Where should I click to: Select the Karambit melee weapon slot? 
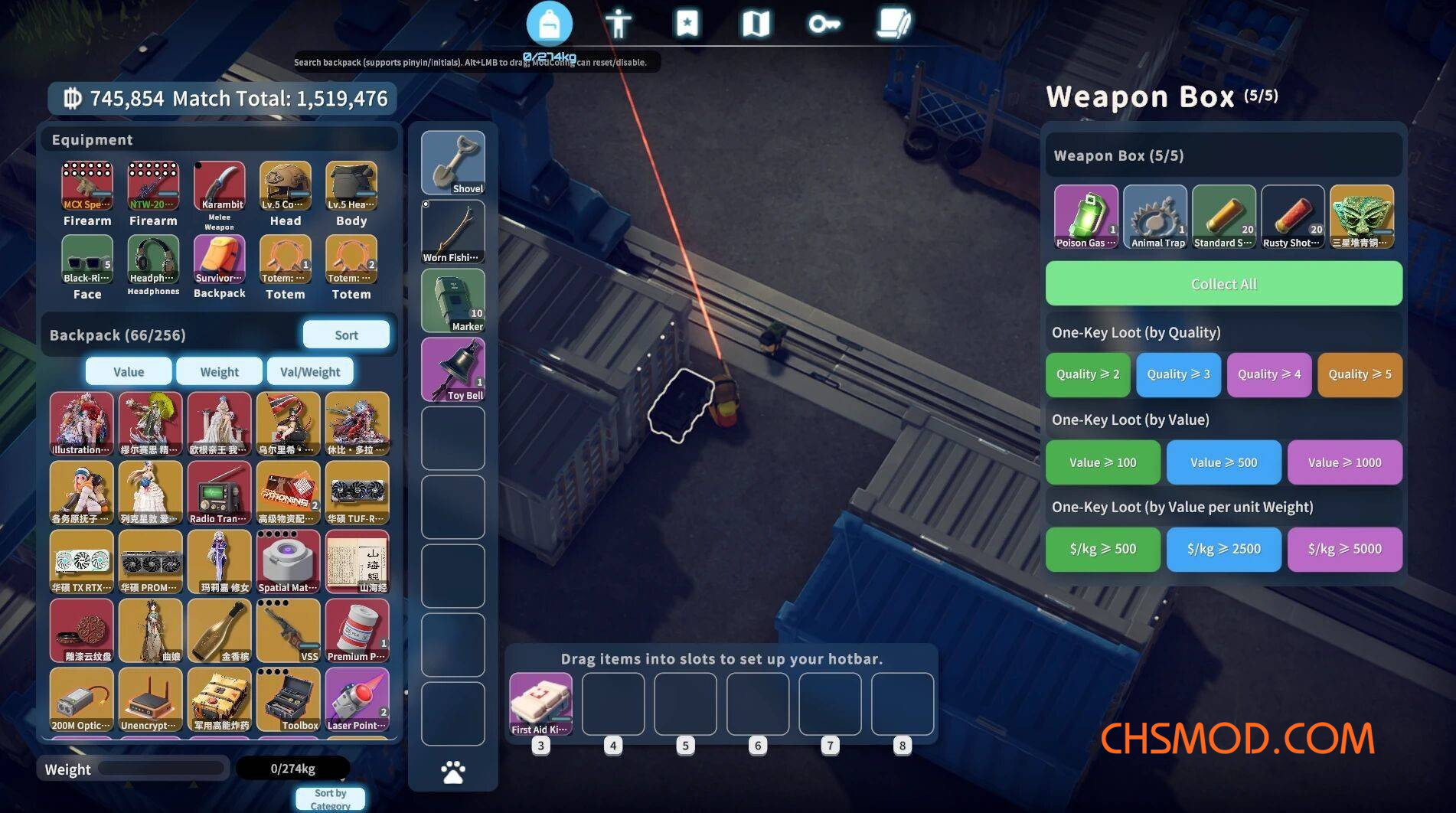(220, 186)
